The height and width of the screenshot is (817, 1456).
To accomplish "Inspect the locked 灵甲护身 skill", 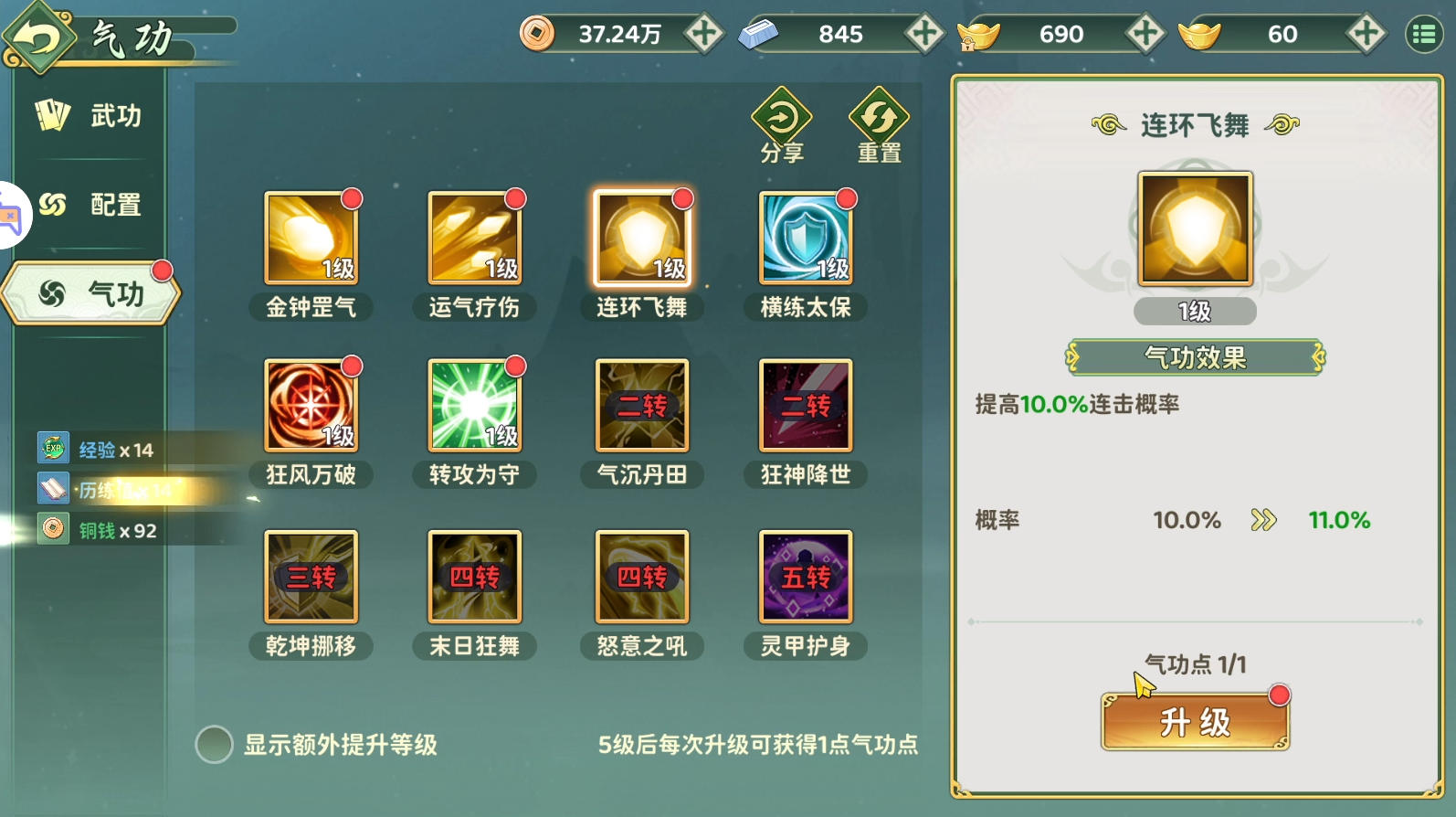I will (x=806, y=577).
